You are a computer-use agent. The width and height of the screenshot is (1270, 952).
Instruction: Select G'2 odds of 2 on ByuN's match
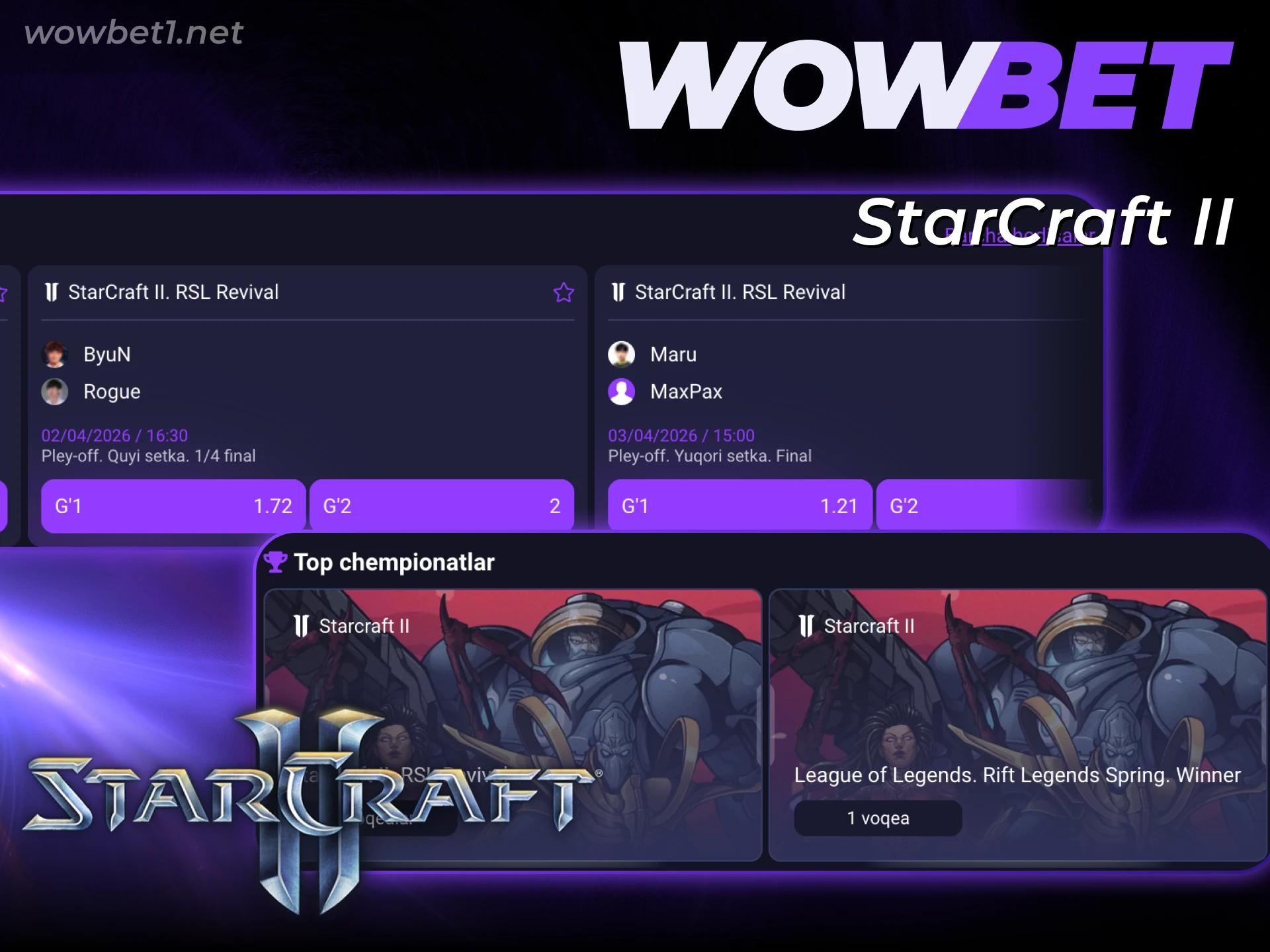[441, 506]
